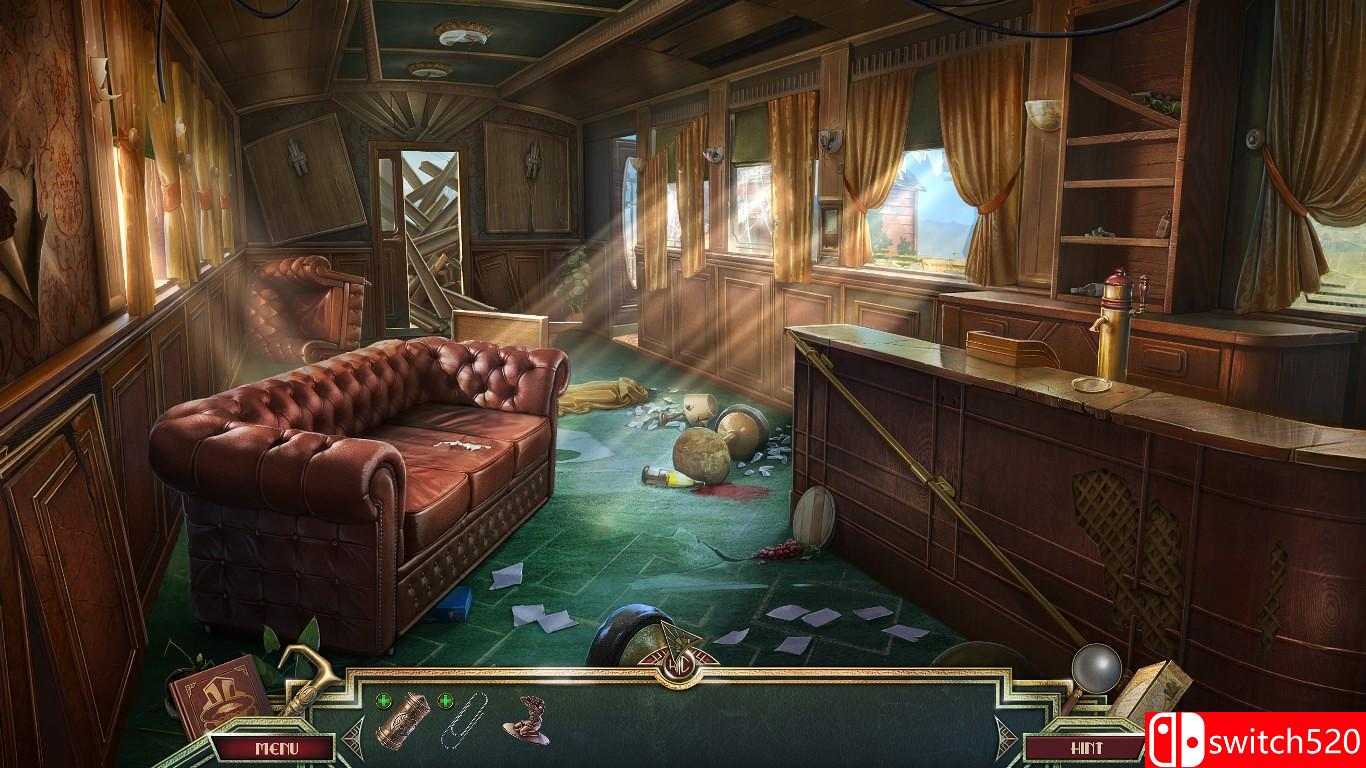
Task: Request a HINT
Action: 1088,745
